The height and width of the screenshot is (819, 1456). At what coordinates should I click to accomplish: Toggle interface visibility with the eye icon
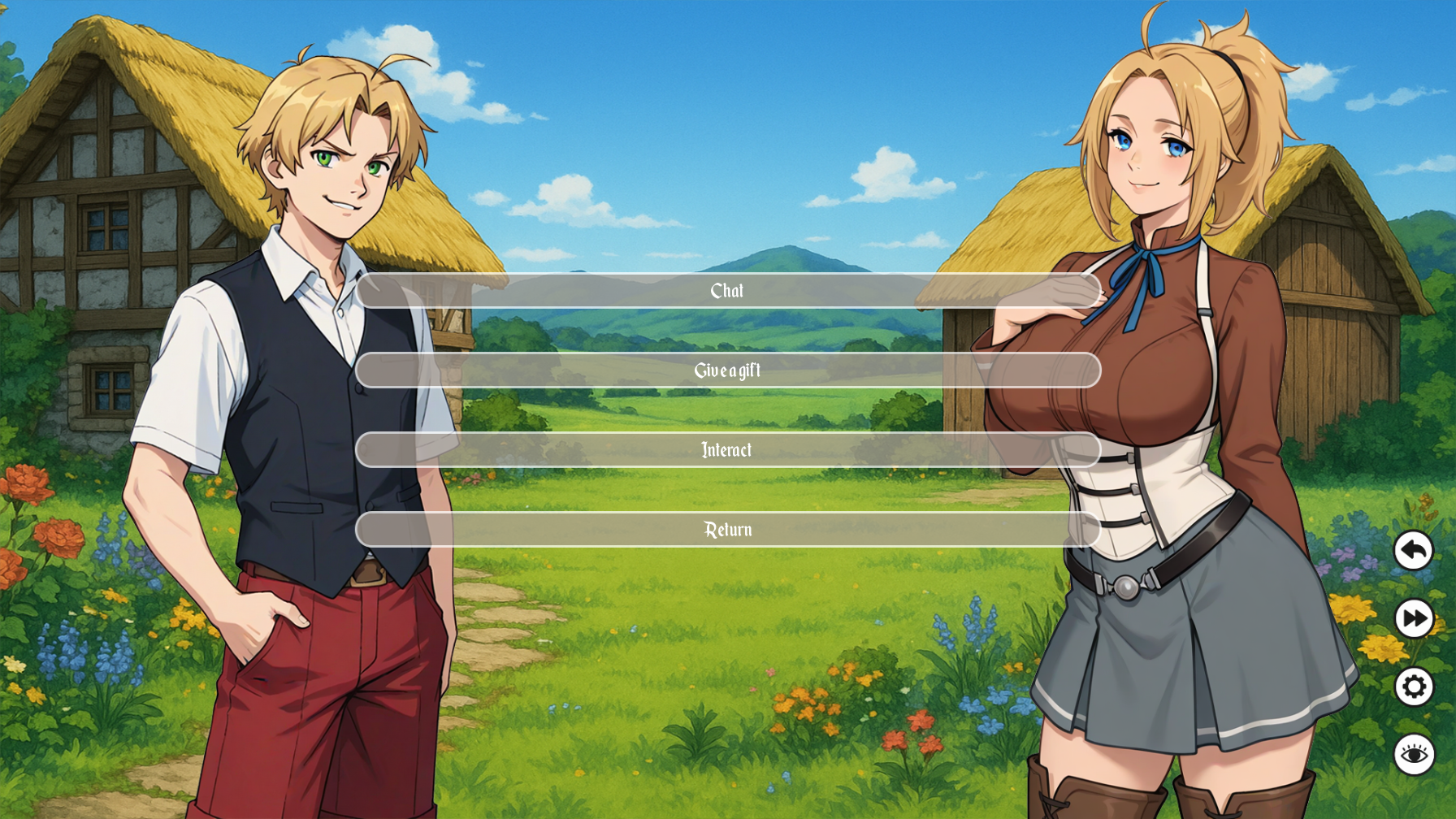pyautogui.click(x=1414, y=752)
